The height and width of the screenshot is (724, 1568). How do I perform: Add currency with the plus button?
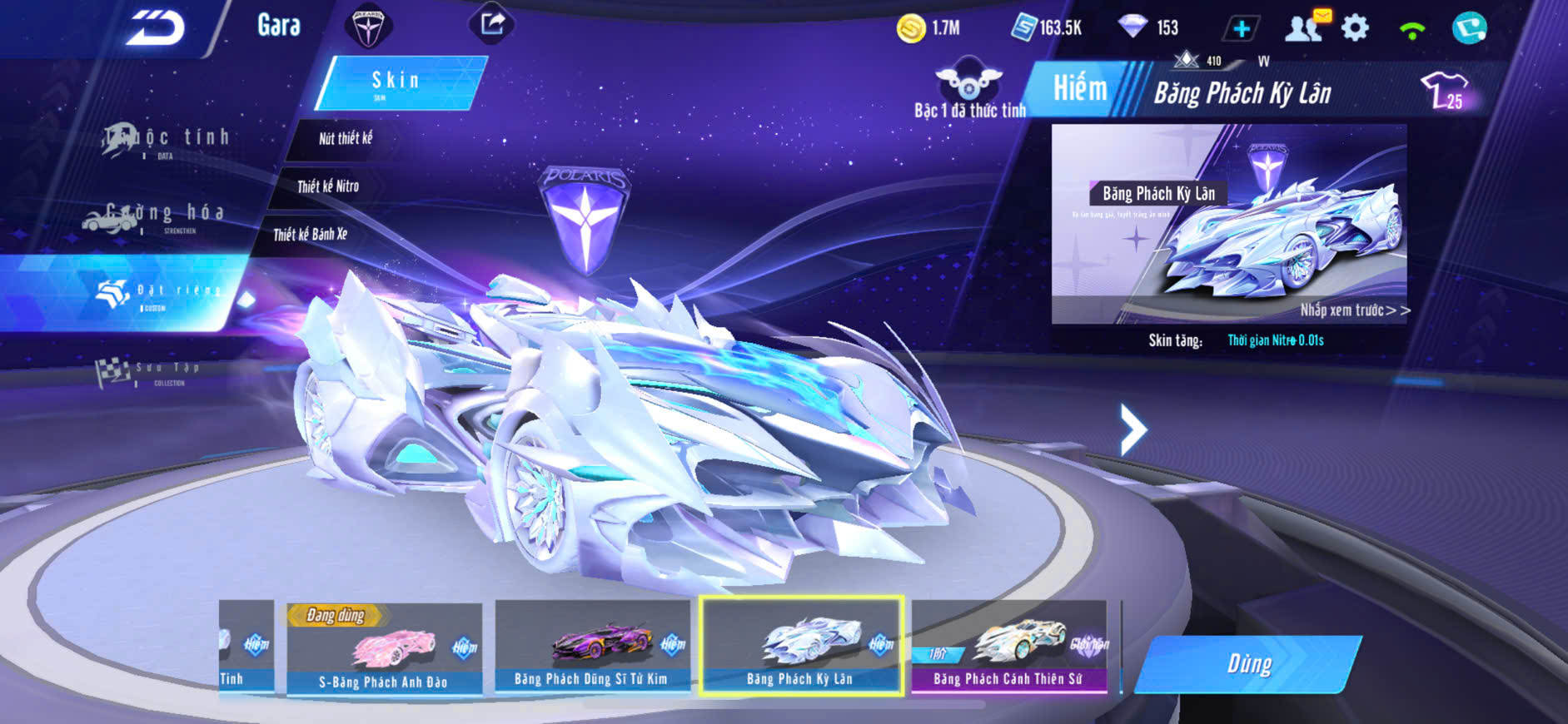[1241, 28]
